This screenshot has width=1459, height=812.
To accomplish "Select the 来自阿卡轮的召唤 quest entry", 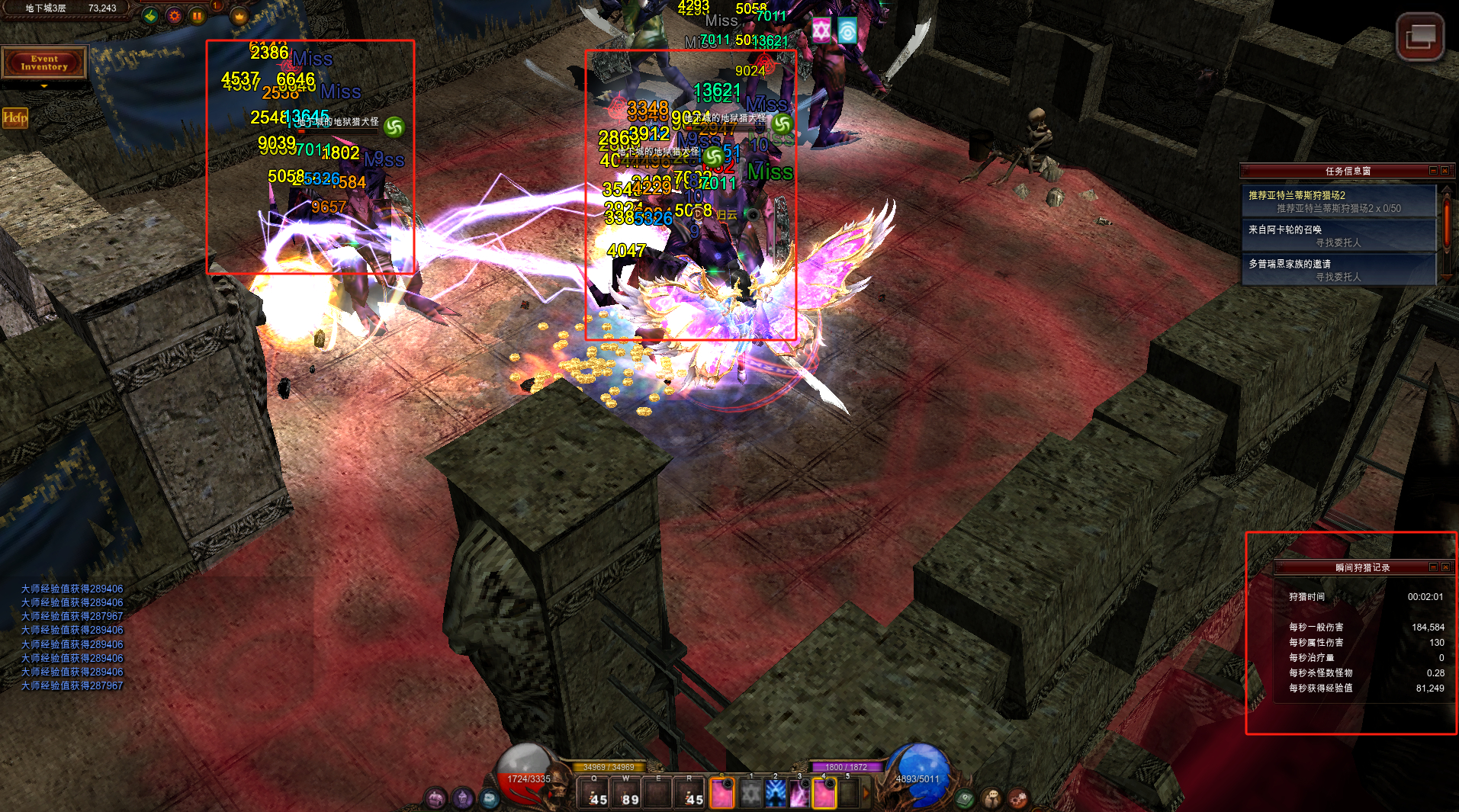I will click(x=1338, y=236).
